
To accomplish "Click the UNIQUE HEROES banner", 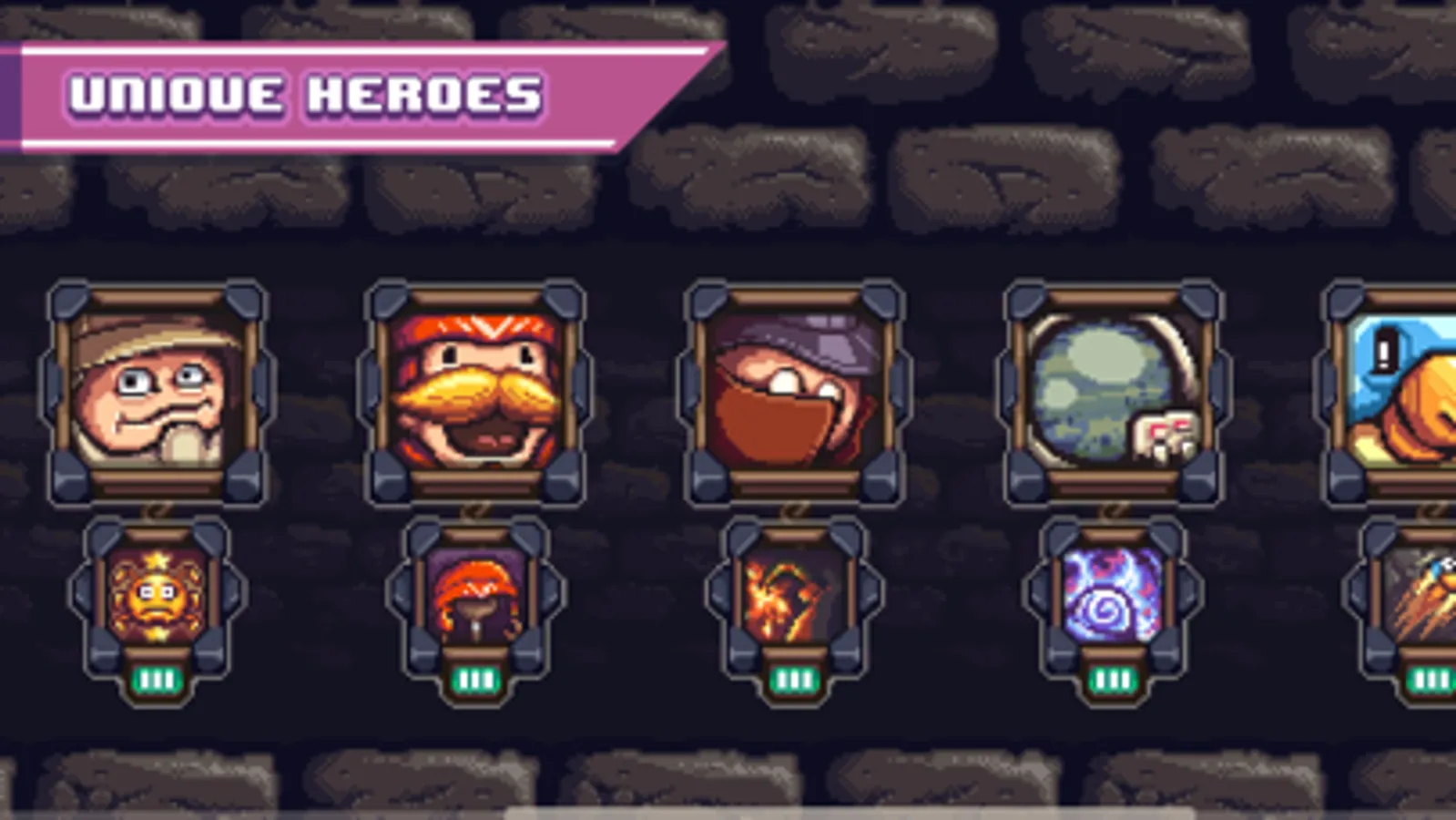I will coord(310,91).
